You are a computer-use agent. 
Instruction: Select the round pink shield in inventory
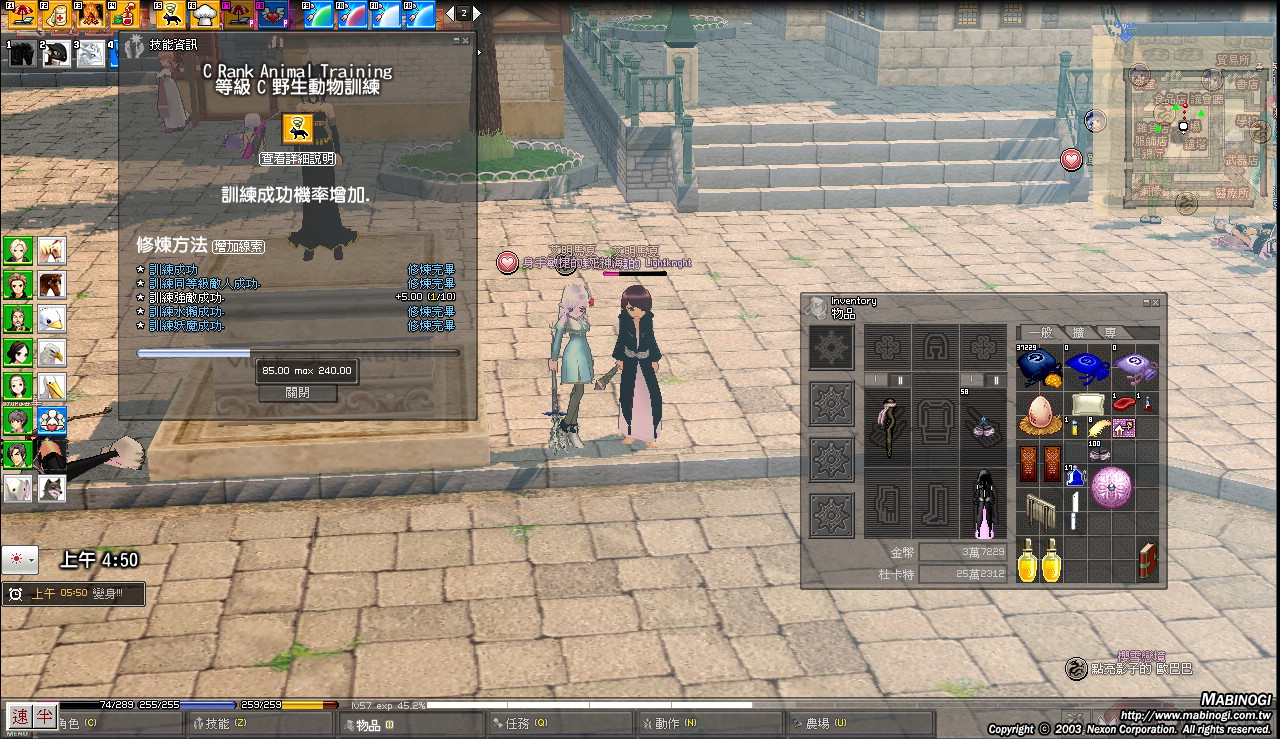coord(1110,486)
